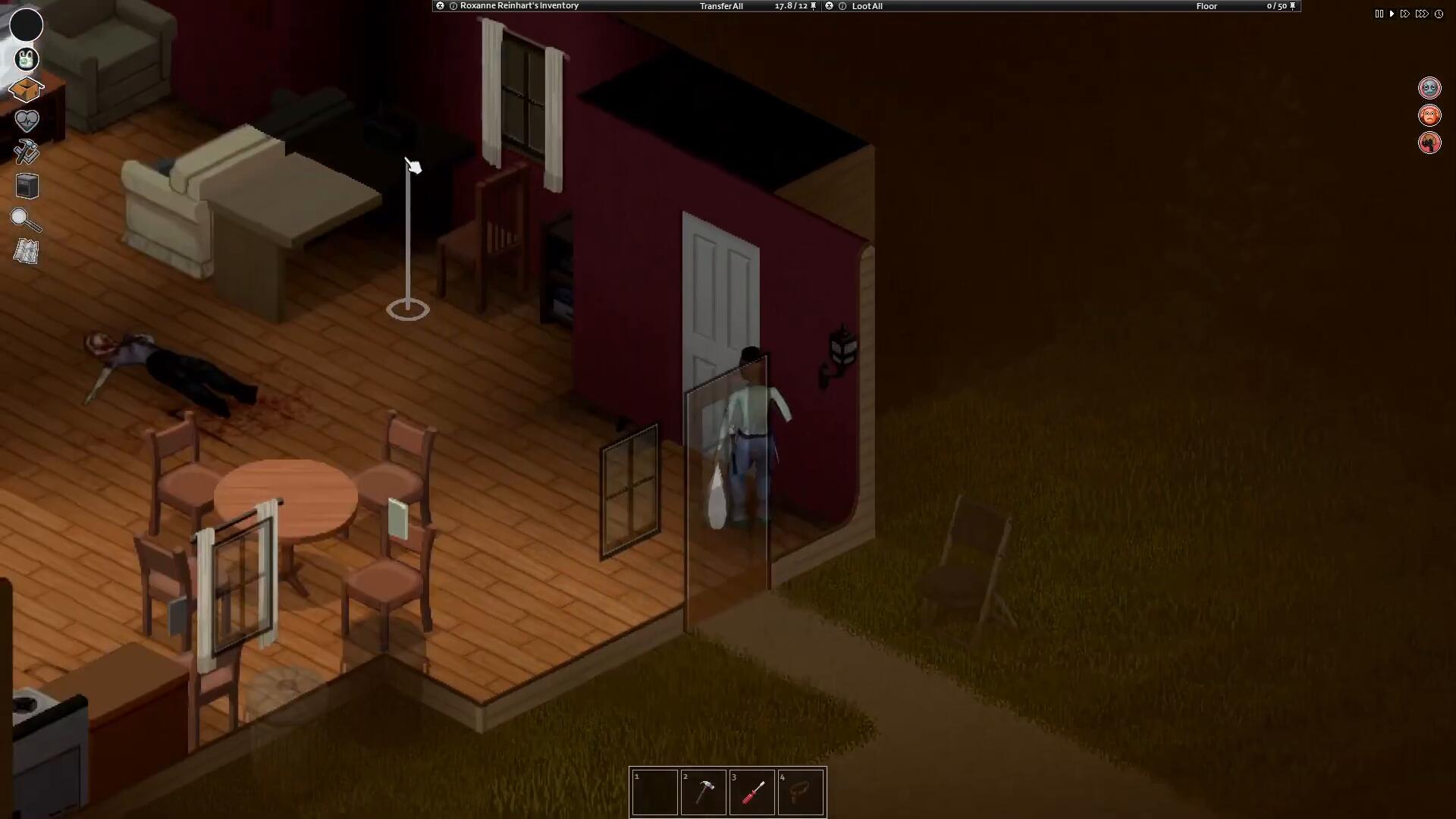
Task: Close the Loot All floor panel
Action: coord(829,6)
